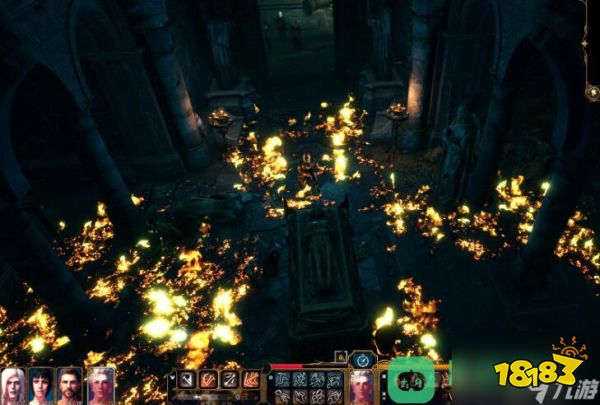Select the pale silver-haired party portrait
Viewport: 600px width, 405px height.
(x=101, y=386)
